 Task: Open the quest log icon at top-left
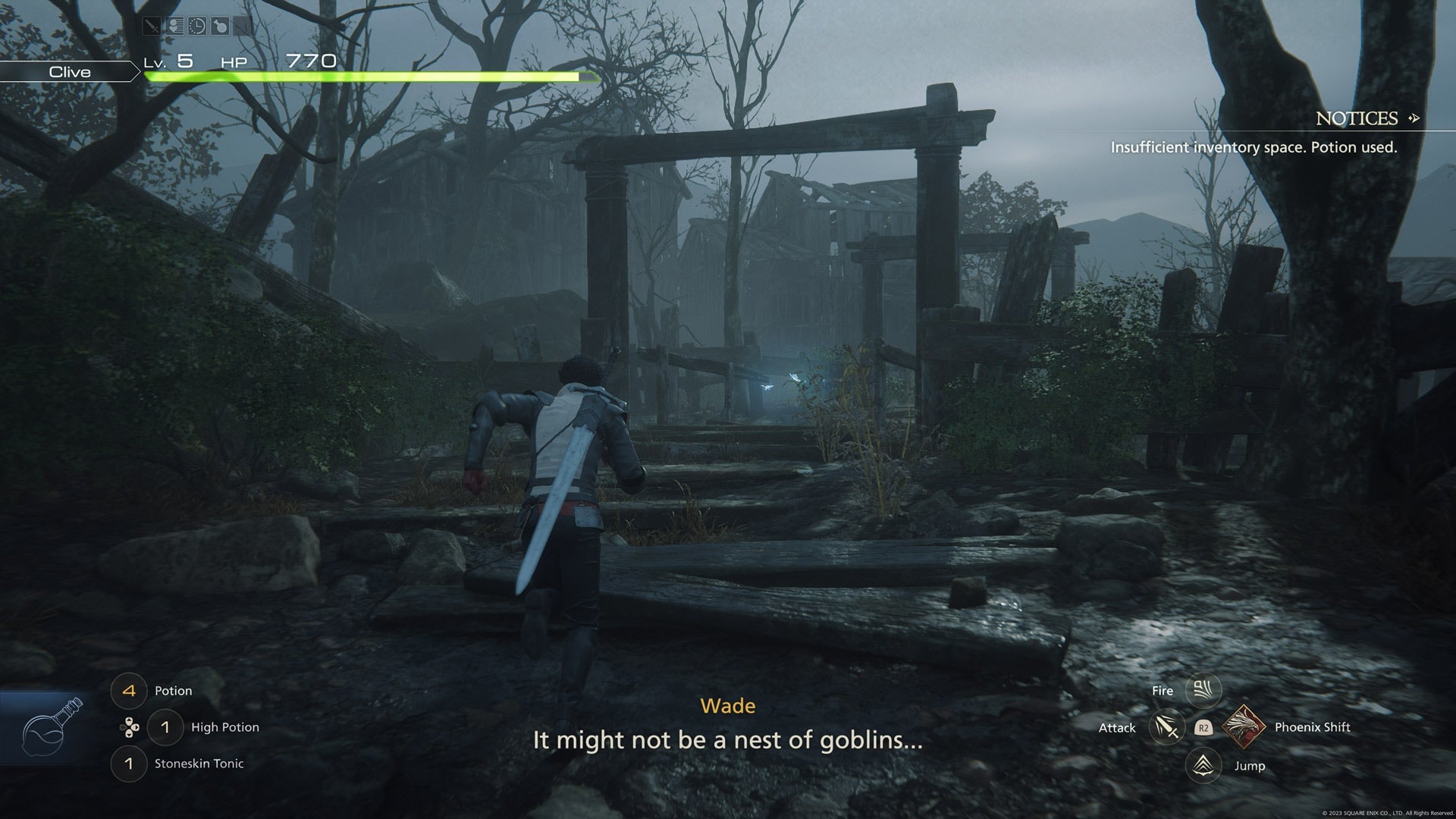point(174,27)
